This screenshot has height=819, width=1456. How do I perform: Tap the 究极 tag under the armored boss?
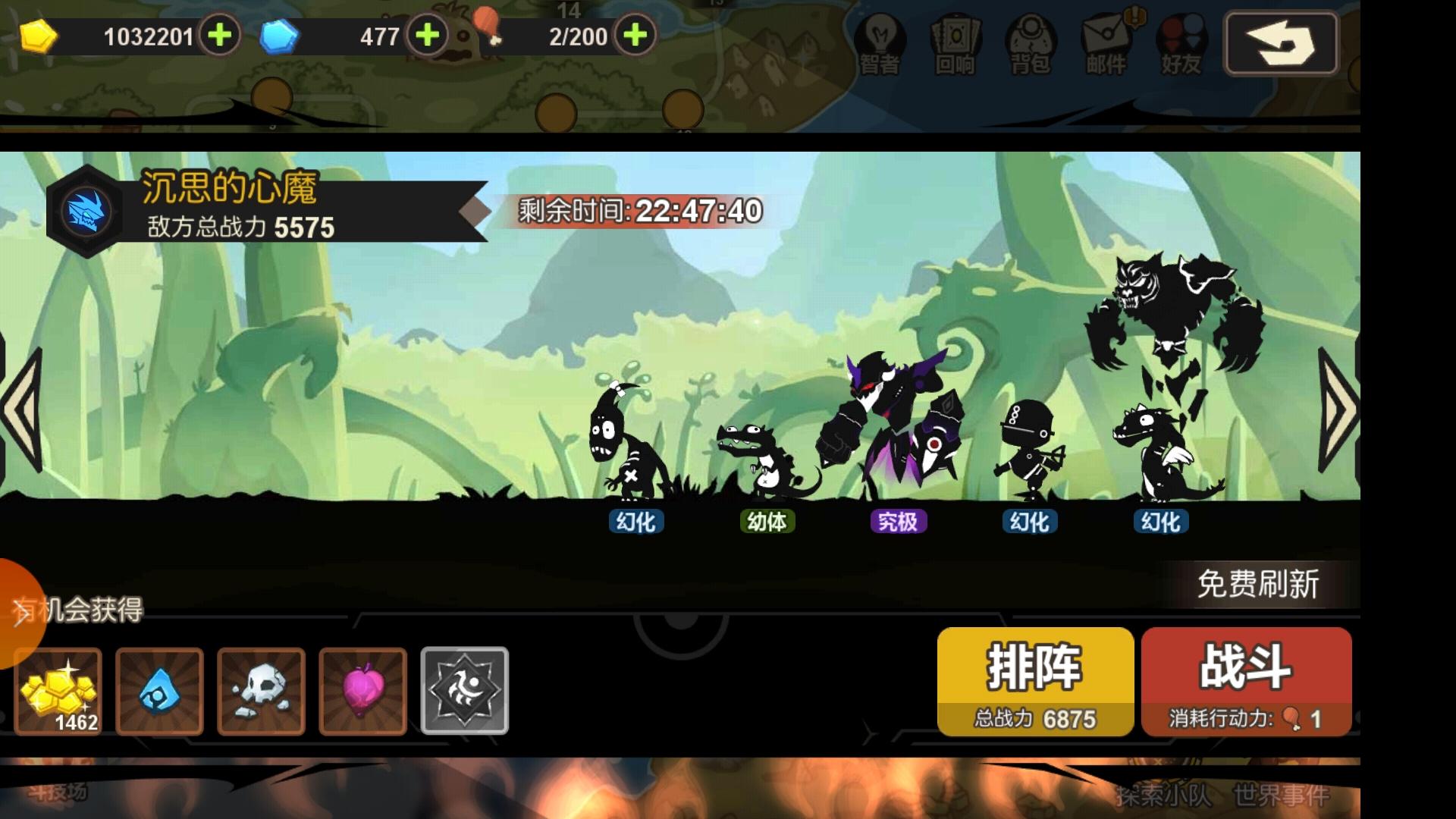[897, 522]
